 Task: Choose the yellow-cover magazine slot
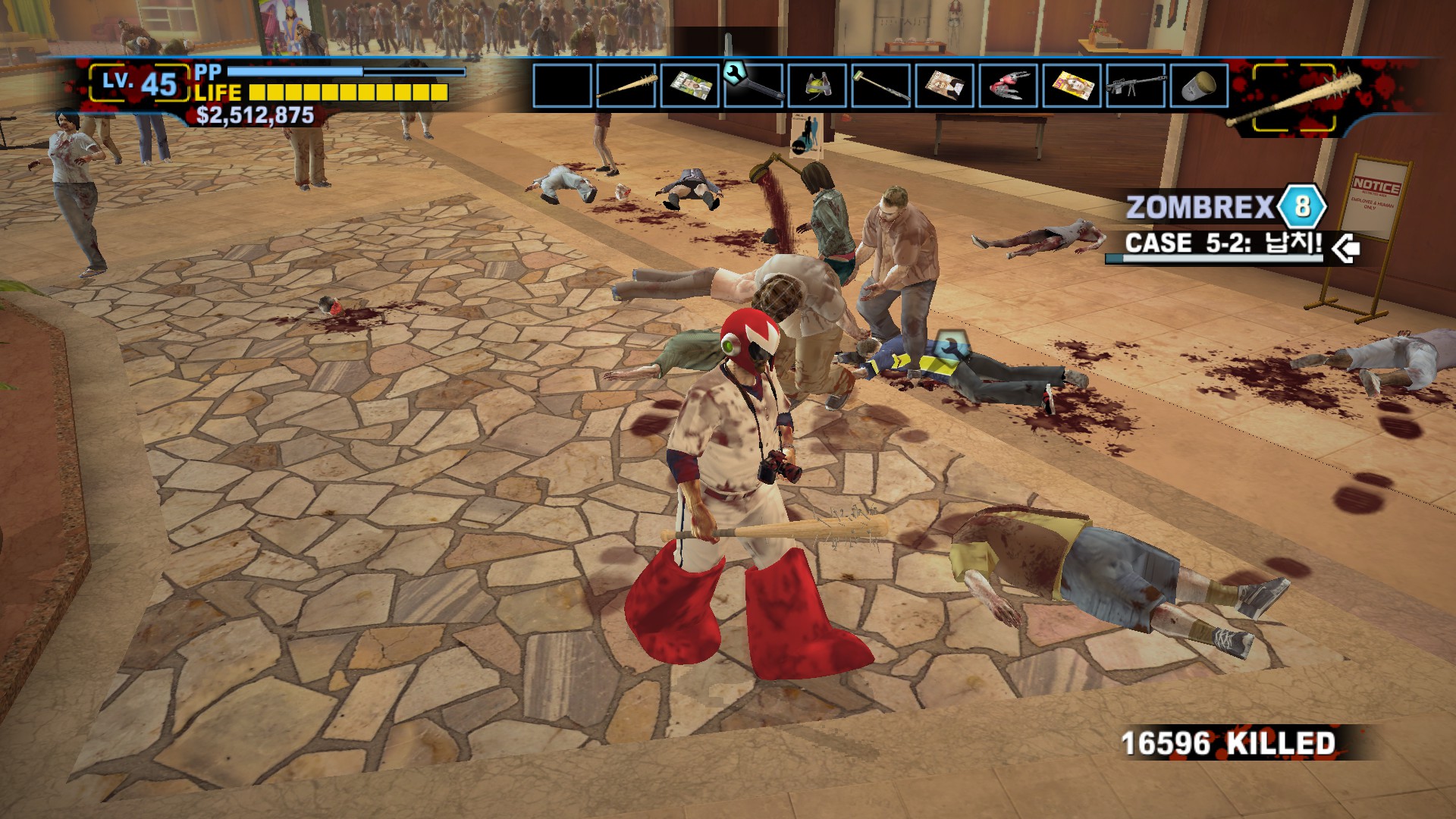1072,86
